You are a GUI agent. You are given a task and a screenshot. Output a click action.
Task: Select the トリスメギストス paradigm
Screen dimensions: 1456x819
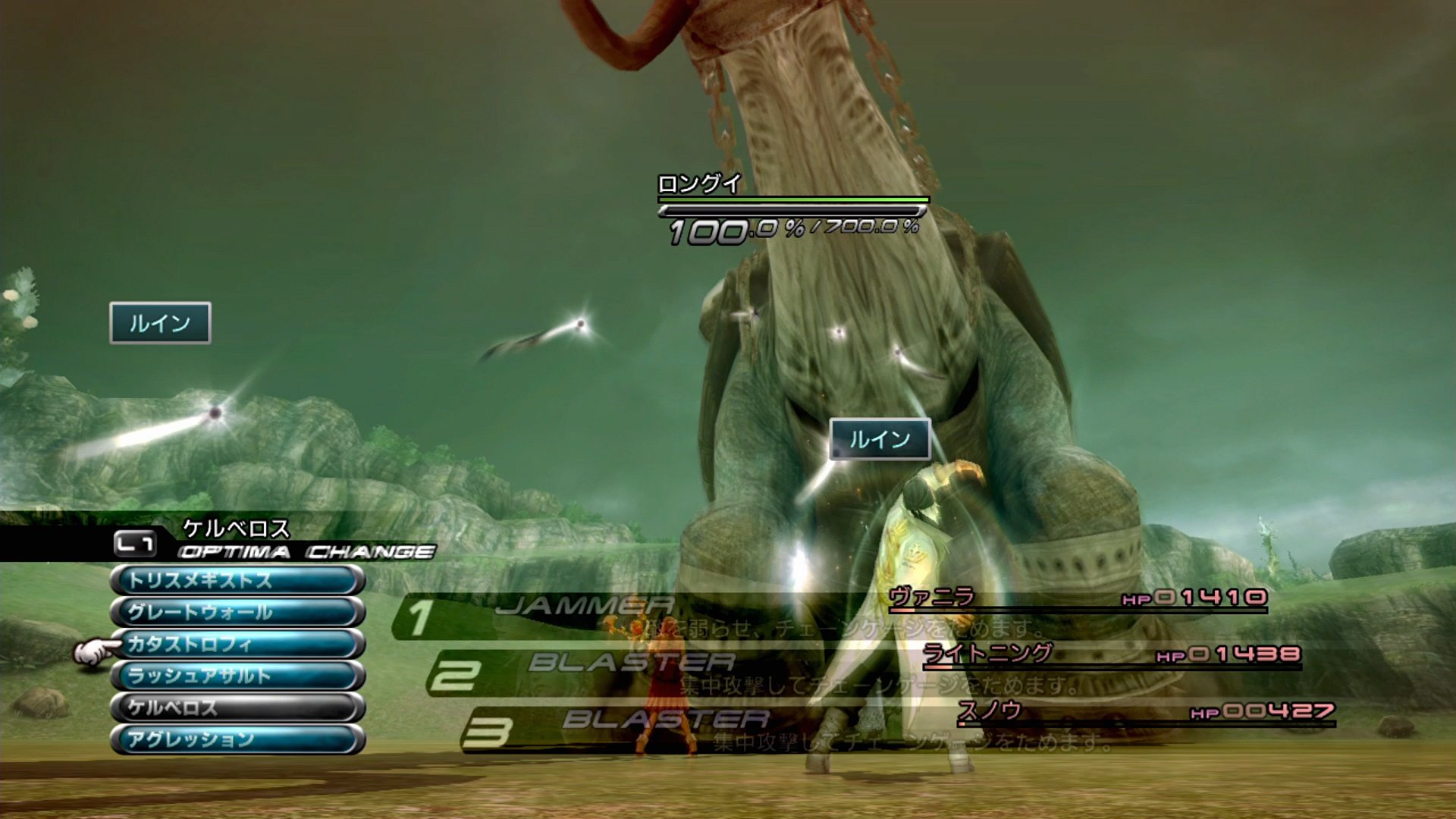coord(237,581)
